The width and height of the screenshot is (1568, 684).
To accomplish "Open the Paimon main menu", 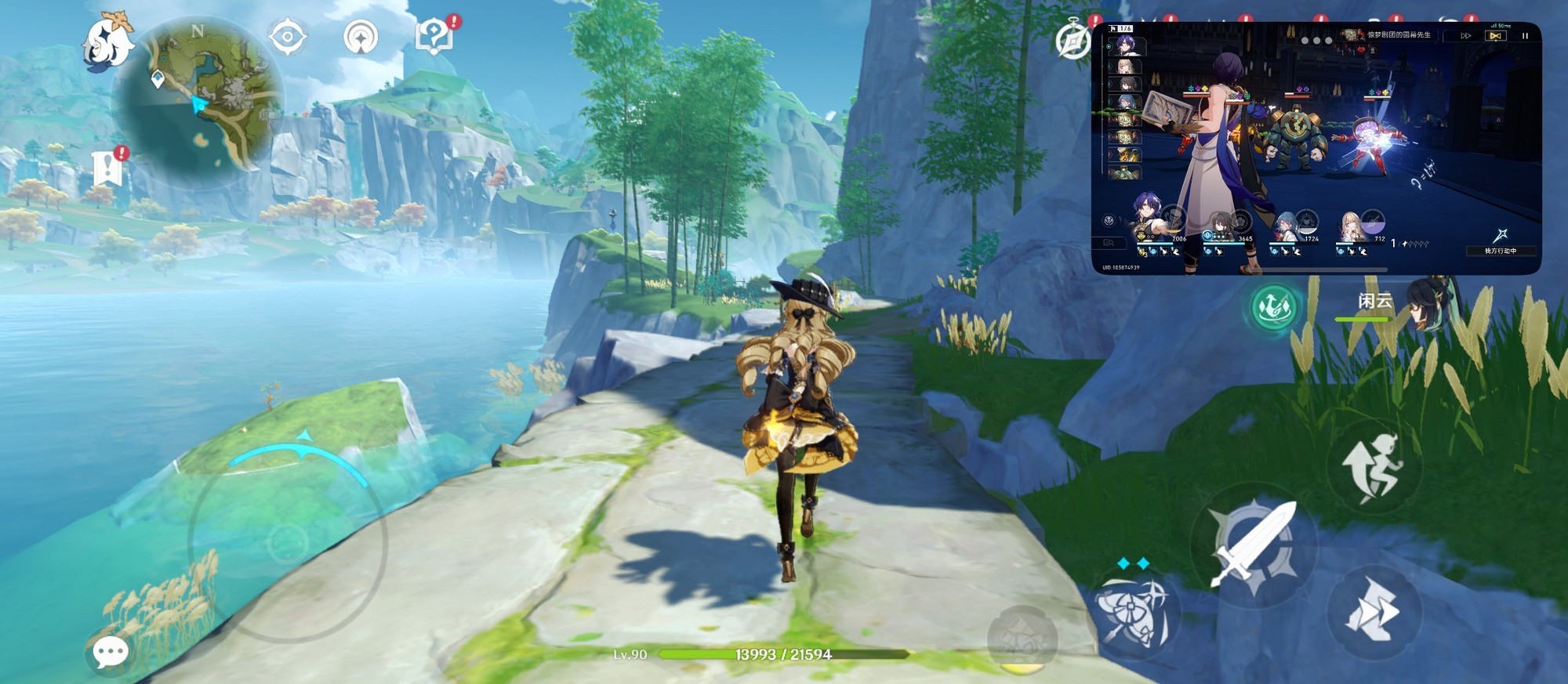I will point(108,43).
